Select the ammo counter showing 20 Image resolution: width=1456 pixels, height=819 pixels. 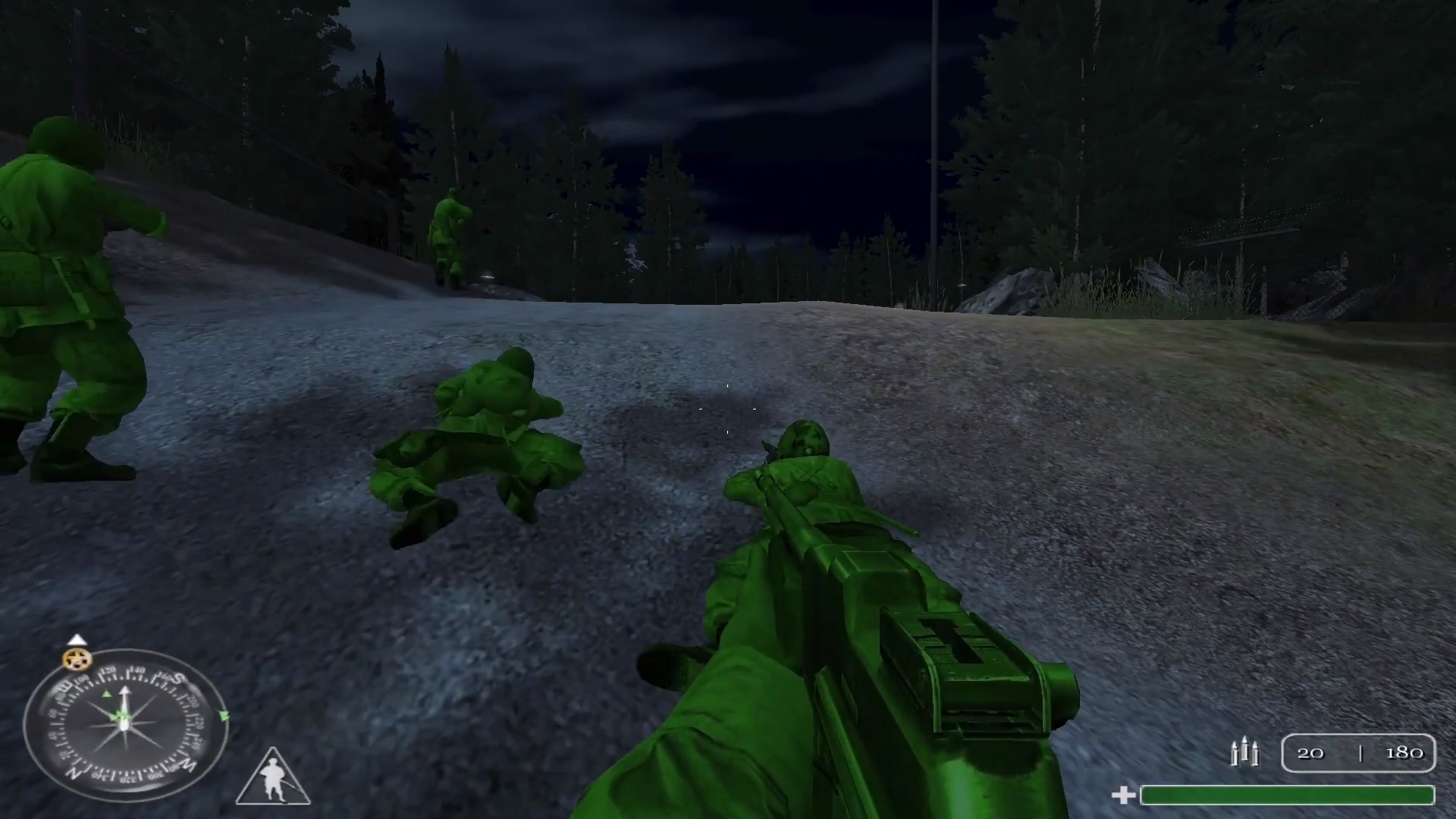[1311, 752]
